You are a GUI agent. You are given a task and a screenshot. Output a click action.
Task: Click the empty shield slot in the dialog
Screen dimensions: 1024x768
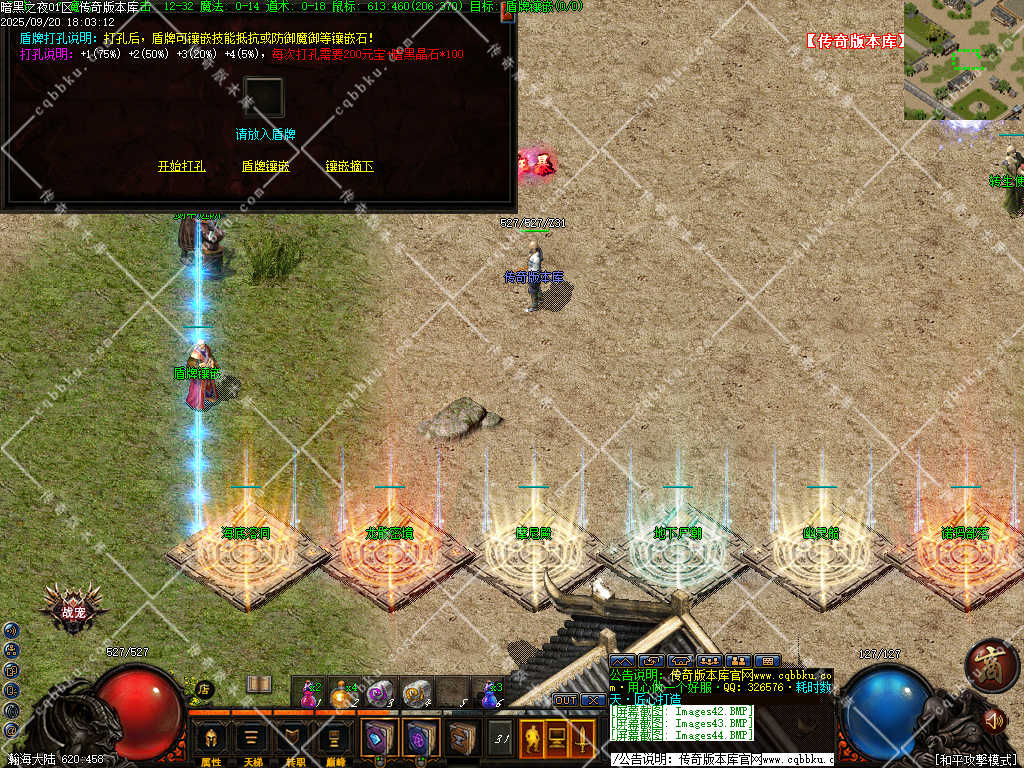pyautogui.click(x=265, y=98)
